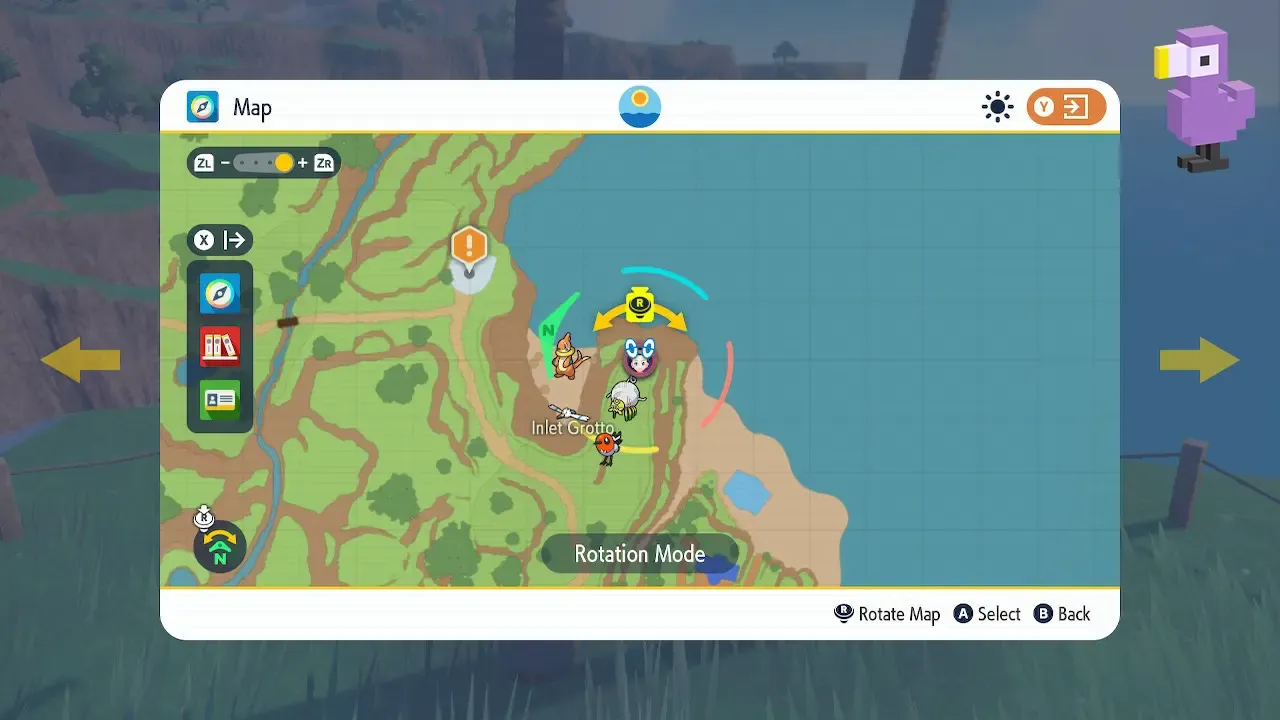Go to the right page arrow
The image size is (1280, 720).
(x=1199, y=360)
